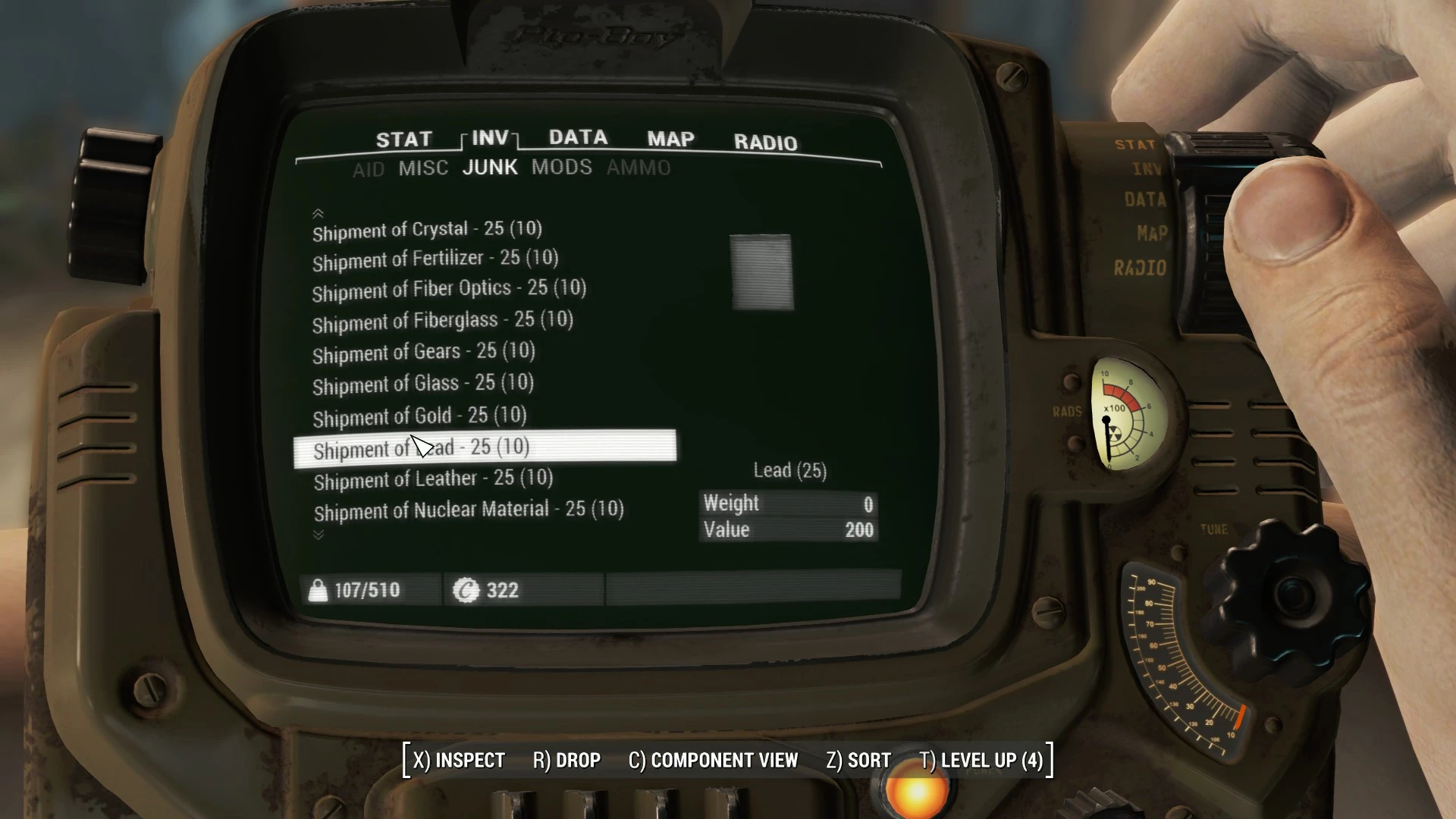Sort the junk item list
Screen dimensions: 1456x819
point(858,760)
